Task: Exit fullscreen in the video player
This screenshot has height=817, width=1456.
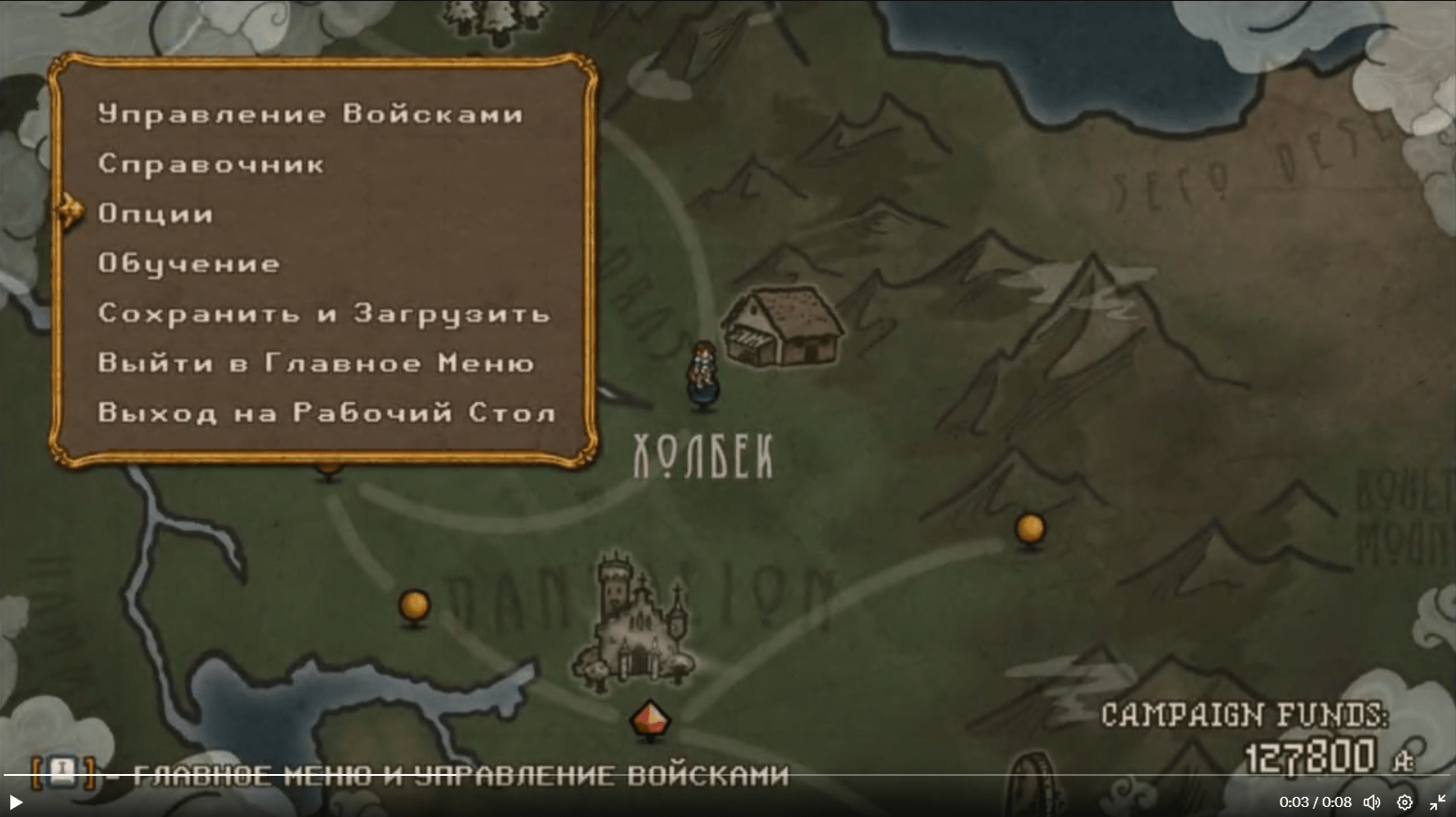Action: click(x=1437, y=802)
